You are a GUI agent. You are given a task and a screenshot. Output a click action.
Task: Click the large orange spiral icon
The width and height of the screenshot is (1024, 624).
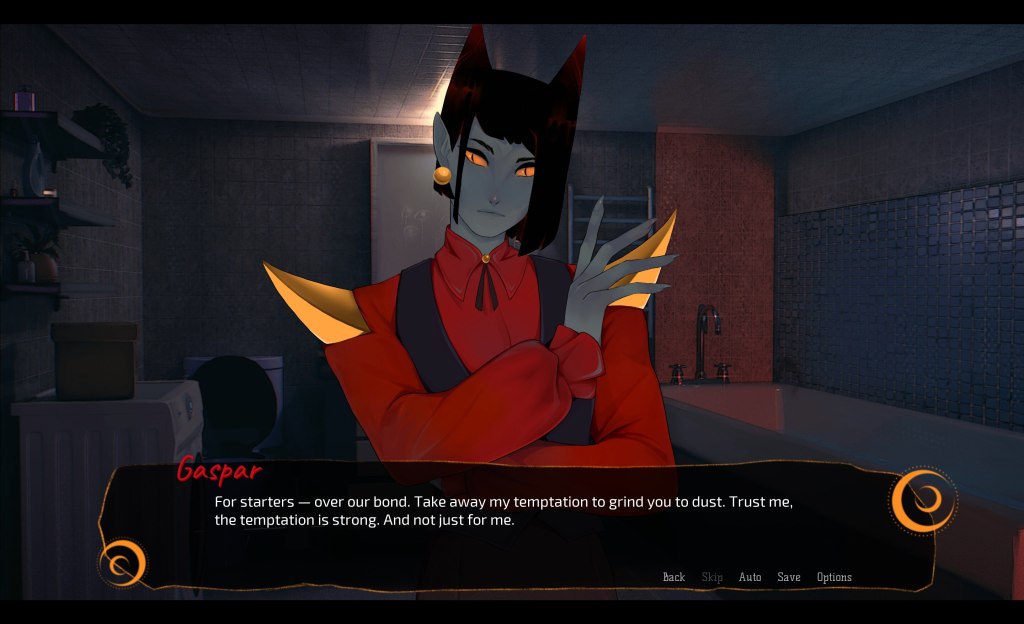pos(923,500)
